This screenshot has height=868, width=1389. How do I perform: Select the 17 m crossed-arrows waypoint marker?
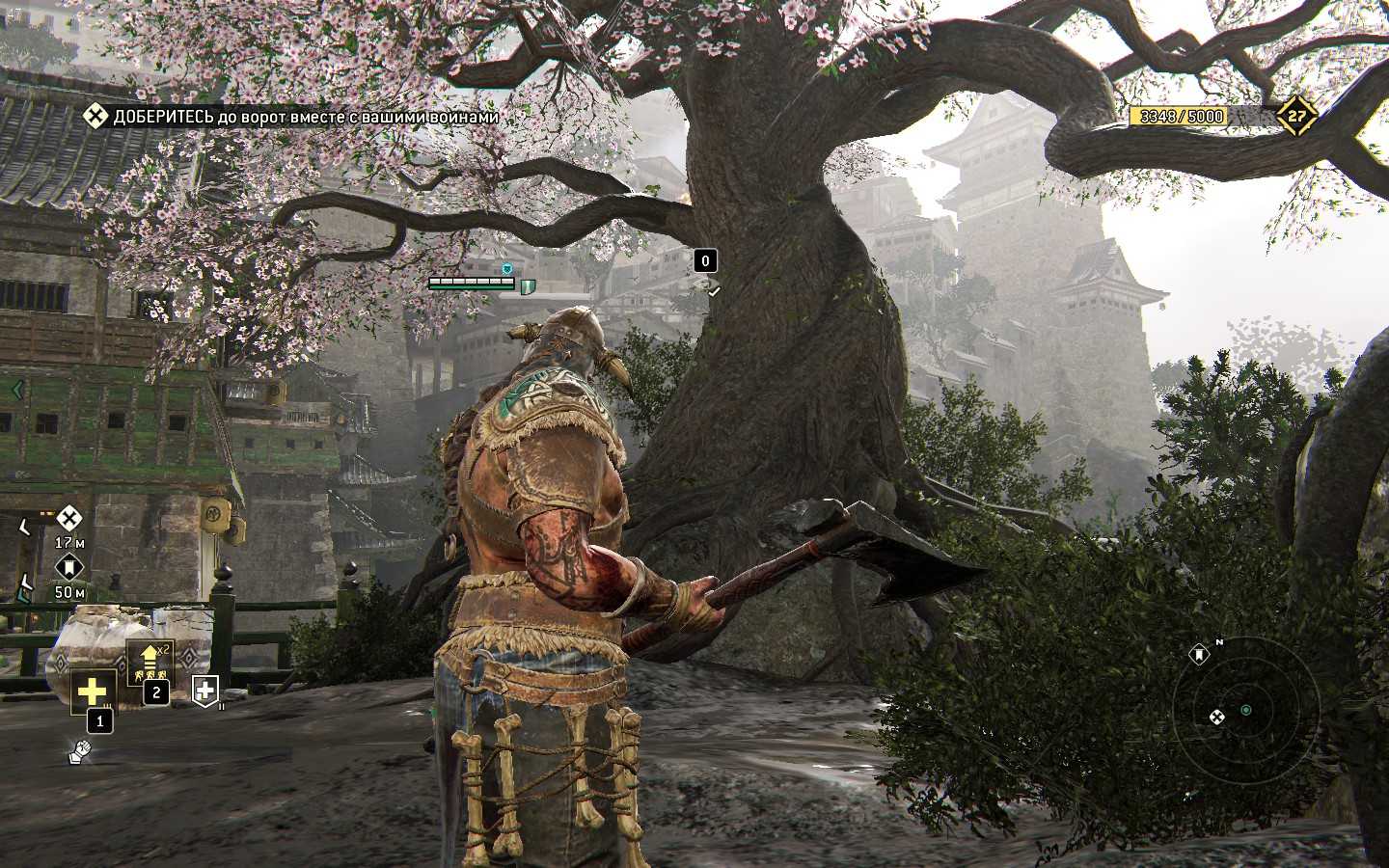[x=68, y=517]
